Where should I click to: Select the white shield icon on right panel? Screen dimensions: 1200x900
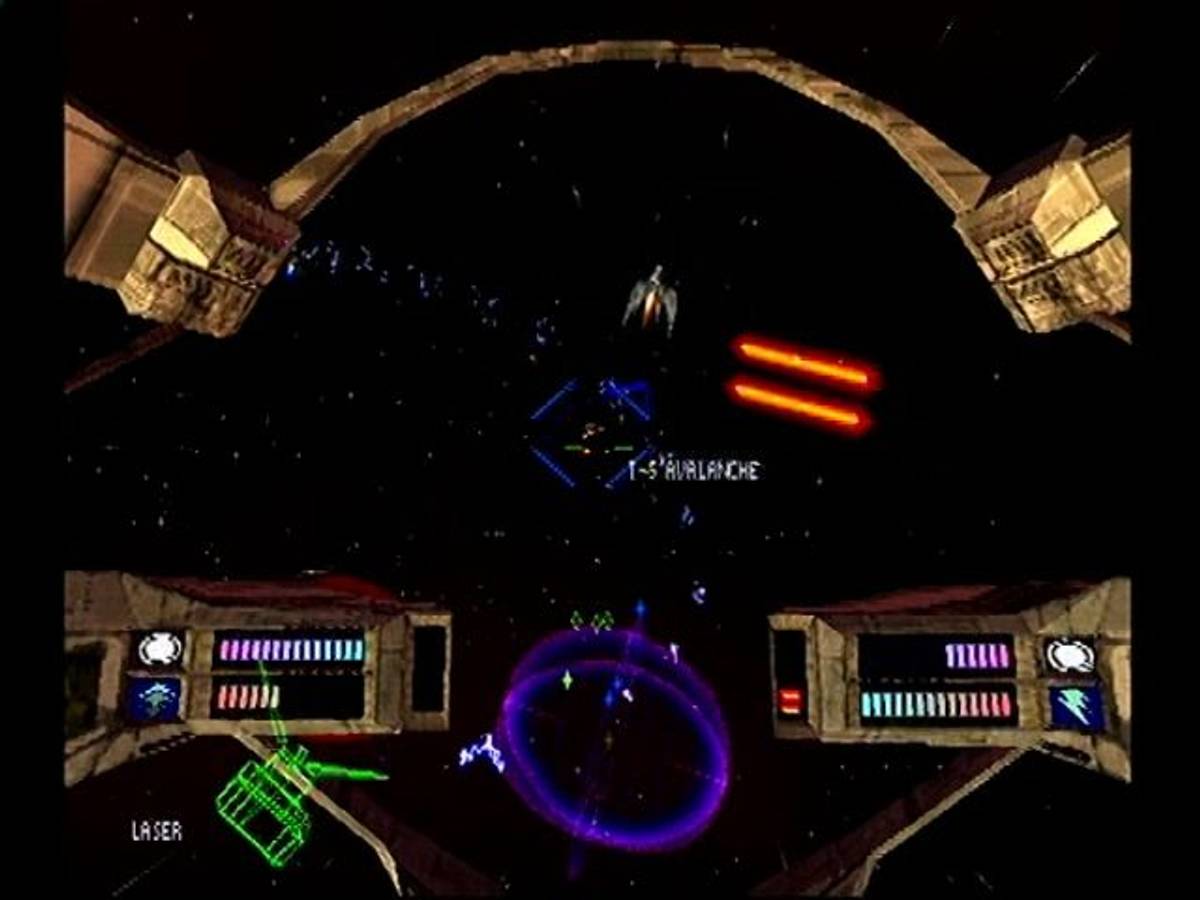coord(1069,656)
